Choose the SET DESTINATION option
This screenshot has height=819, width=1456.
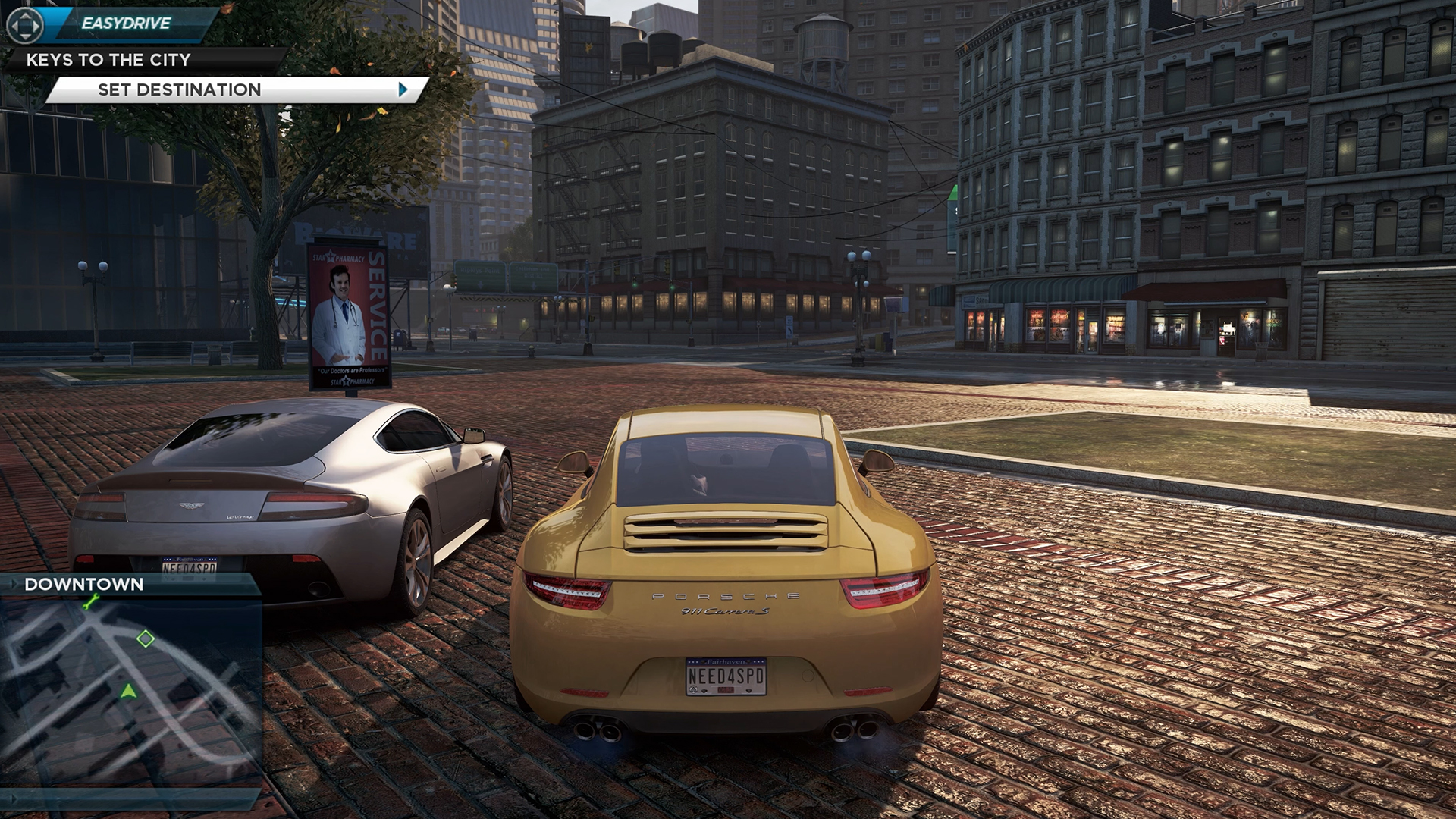coord(178,89)
